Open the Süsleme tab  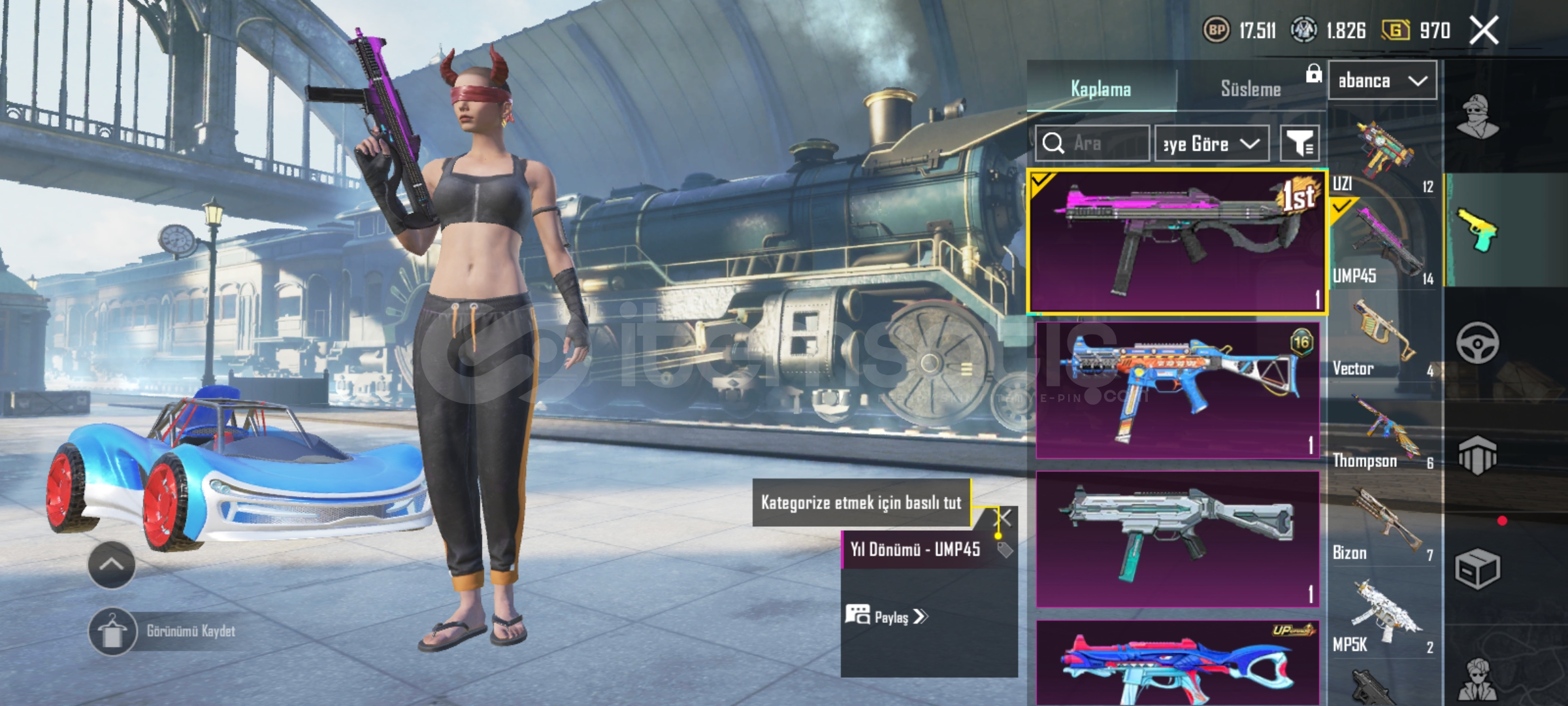point(1250,89)
